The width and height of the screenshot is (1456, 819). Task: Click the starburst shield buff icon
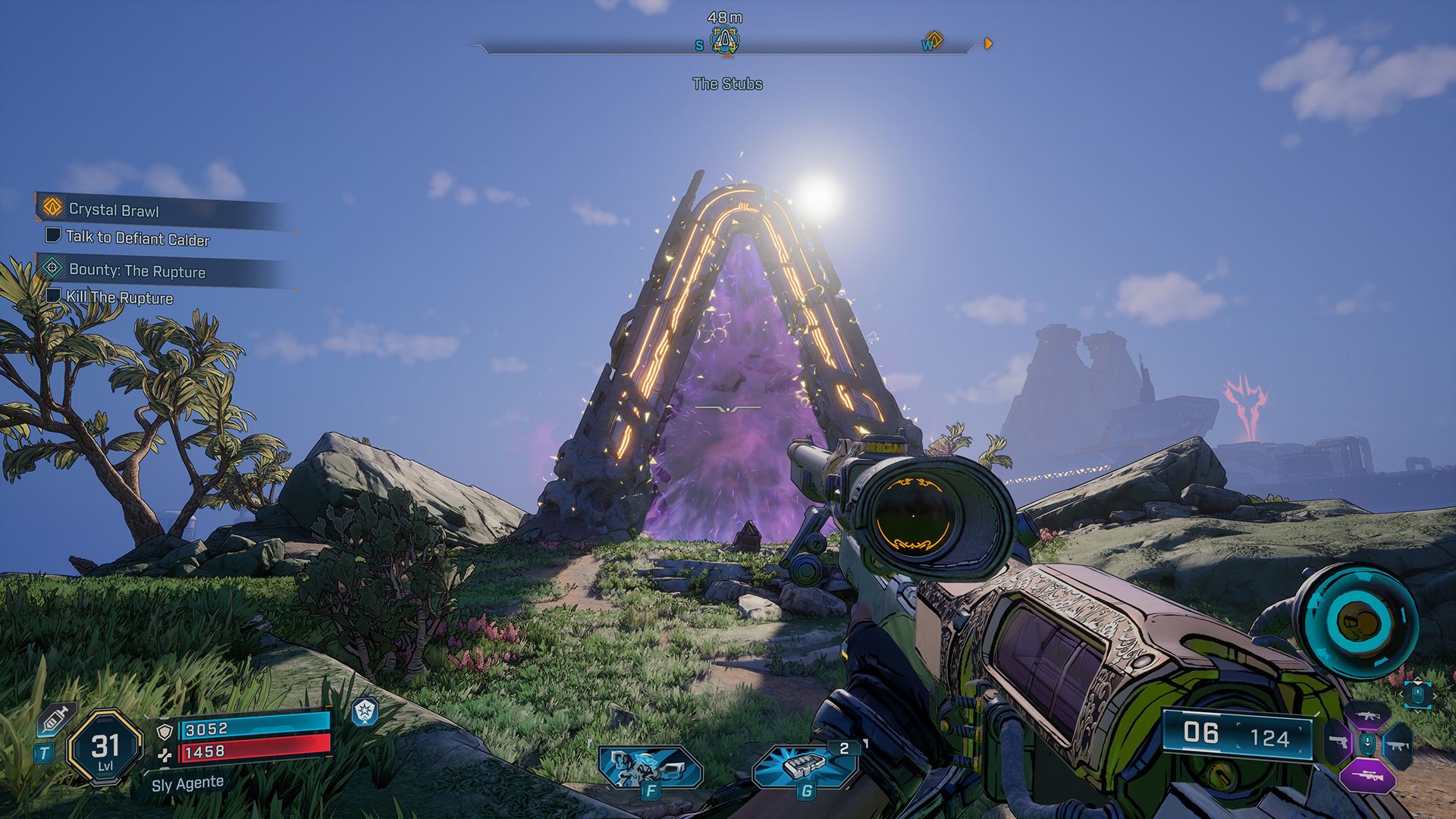365,711
